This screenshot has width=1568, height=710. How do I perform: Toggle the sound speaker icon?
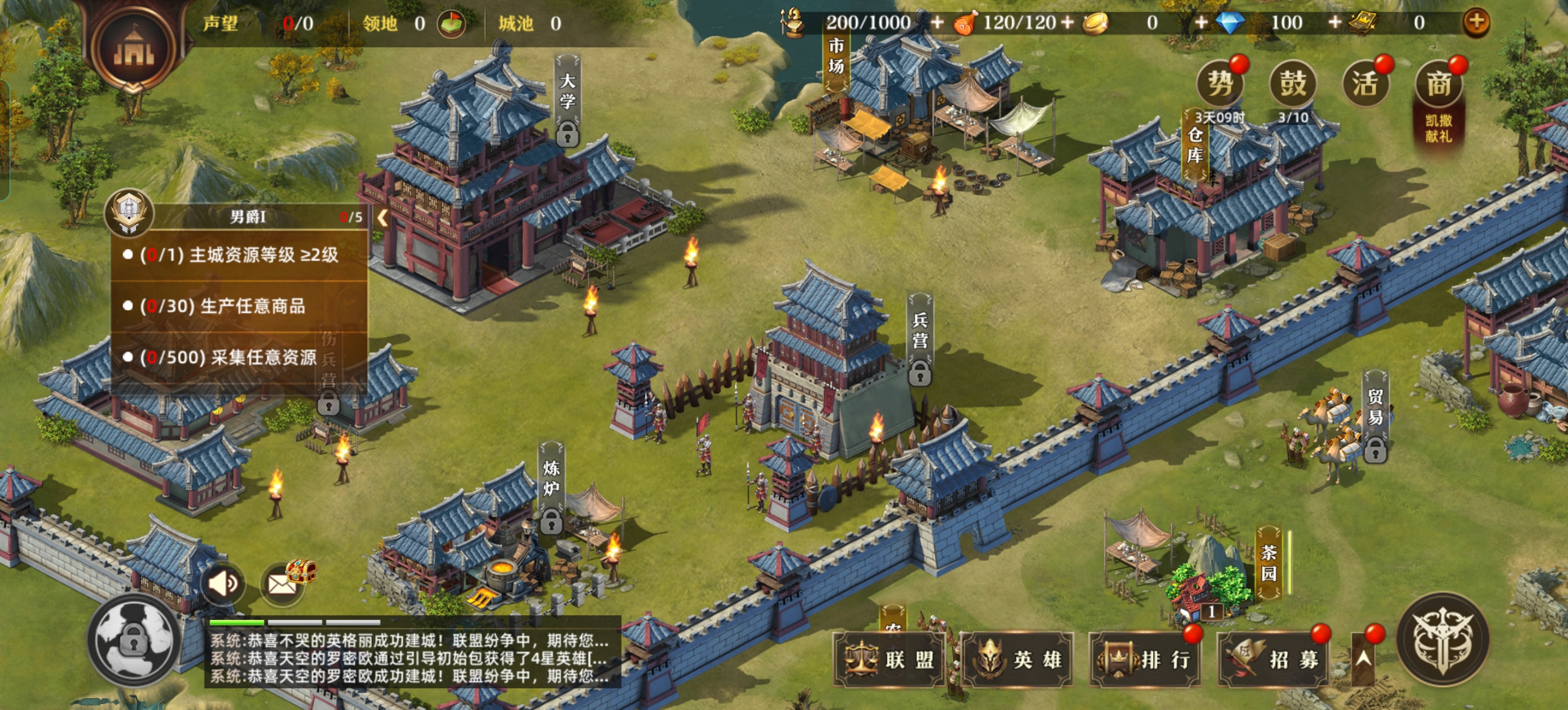coord(222,584)
